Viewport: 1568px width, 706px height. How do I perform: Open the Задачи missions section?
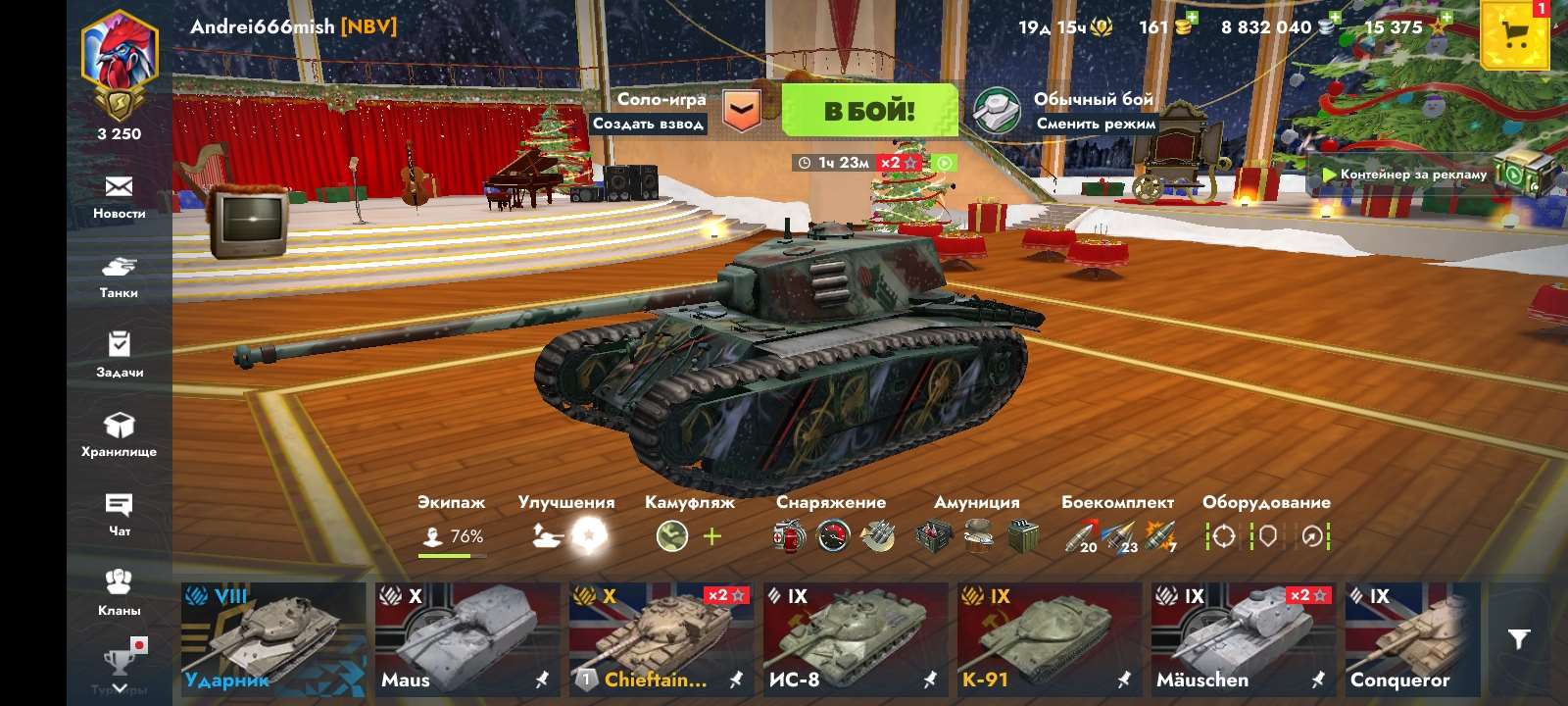pyautogui.click(x=120, y=355)
